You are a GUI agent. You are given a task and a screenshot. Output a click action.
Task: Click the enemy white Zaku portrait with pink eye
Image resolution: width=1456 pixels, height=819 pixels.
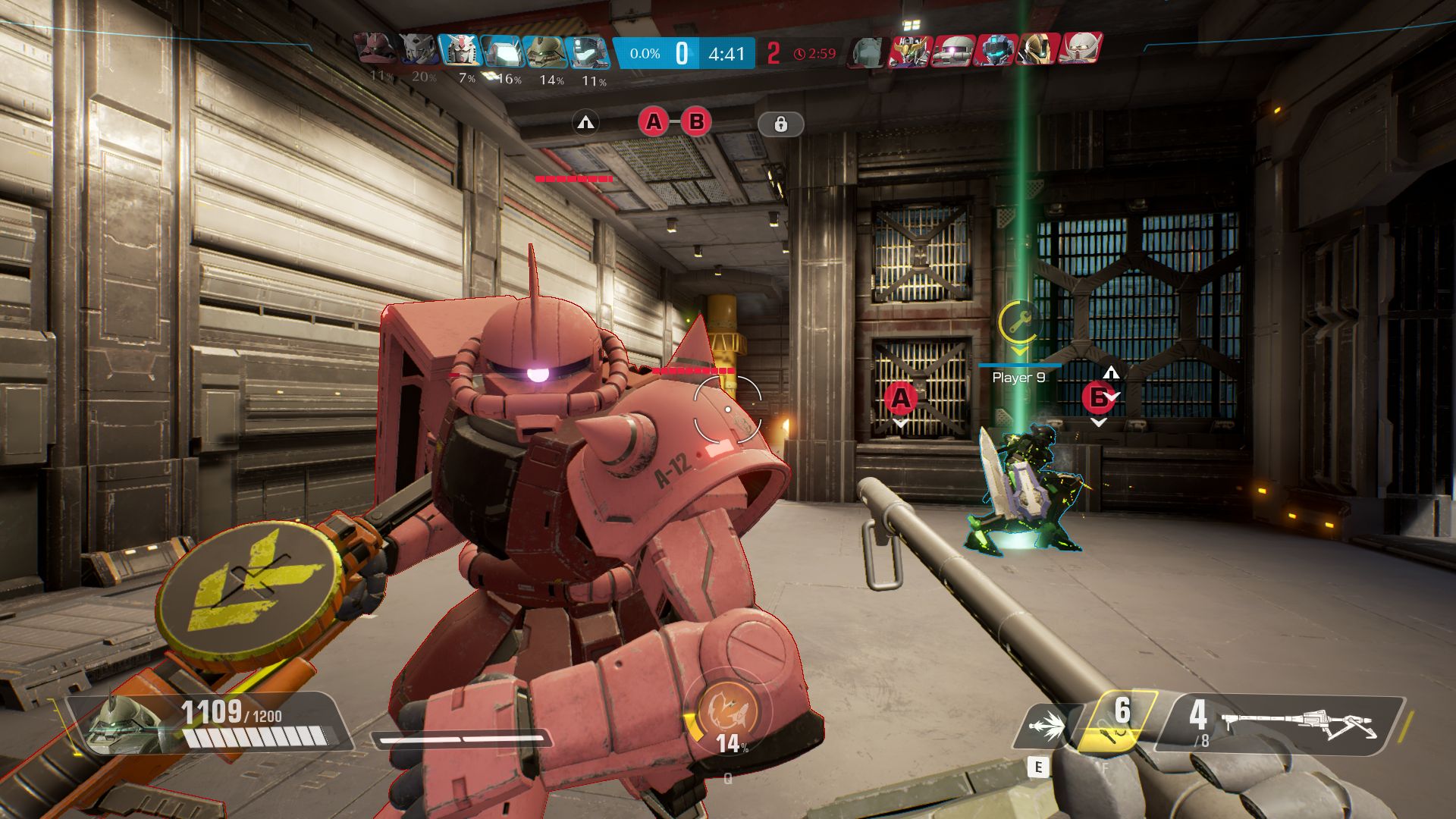click(953, 51)
